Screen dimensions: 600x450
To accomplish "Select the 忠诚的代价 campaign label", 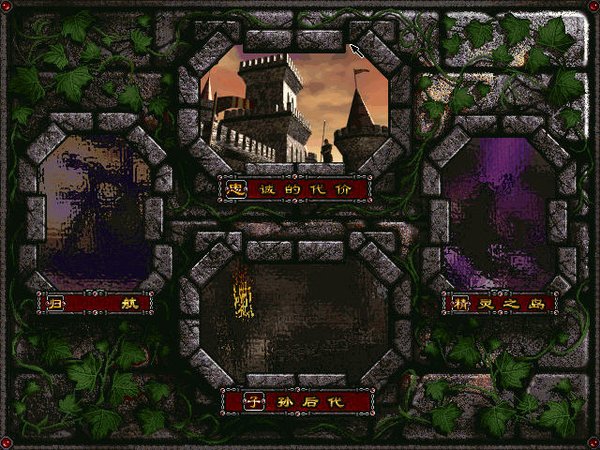I will pyautogui.click(x=296, y=188).
